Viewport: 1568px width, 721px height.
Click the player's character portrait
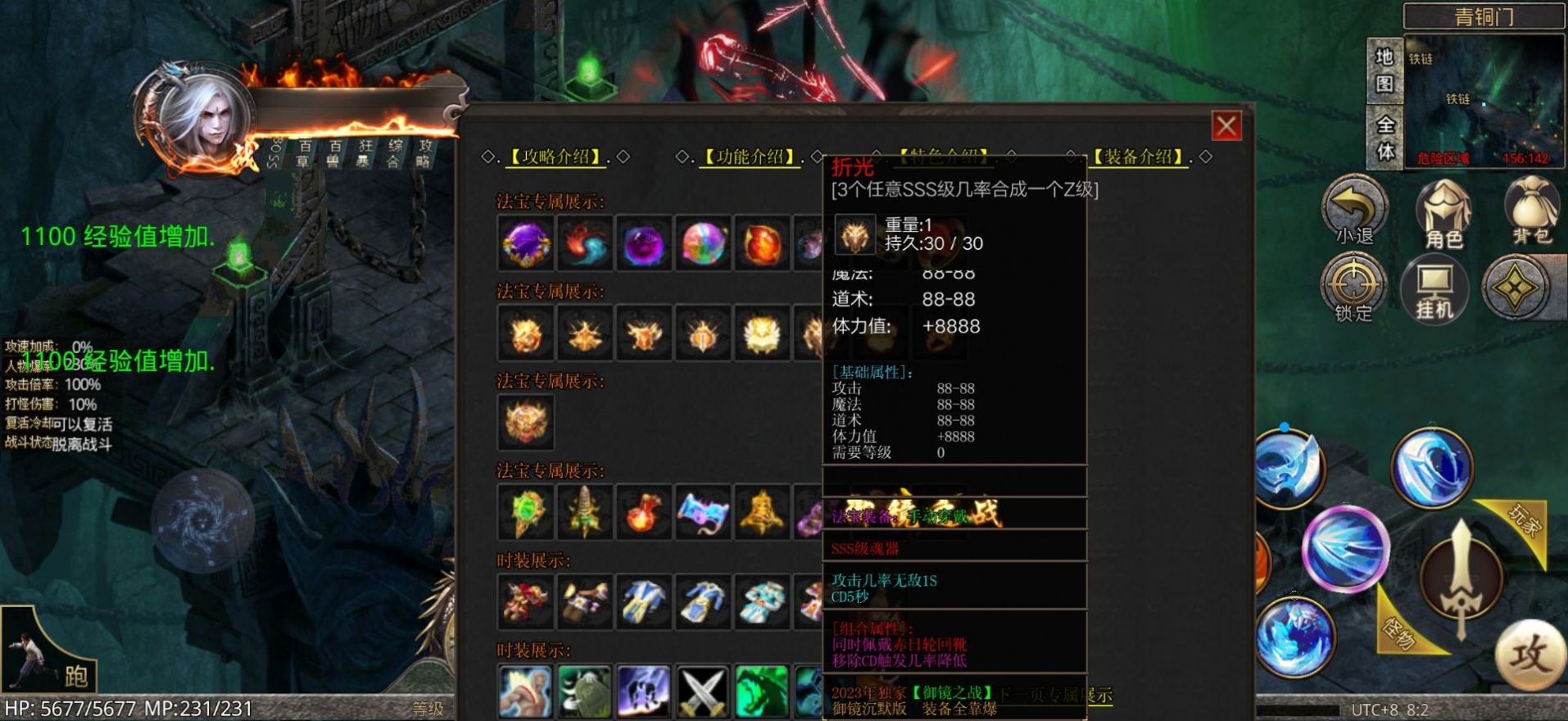[x=202, y=117]
